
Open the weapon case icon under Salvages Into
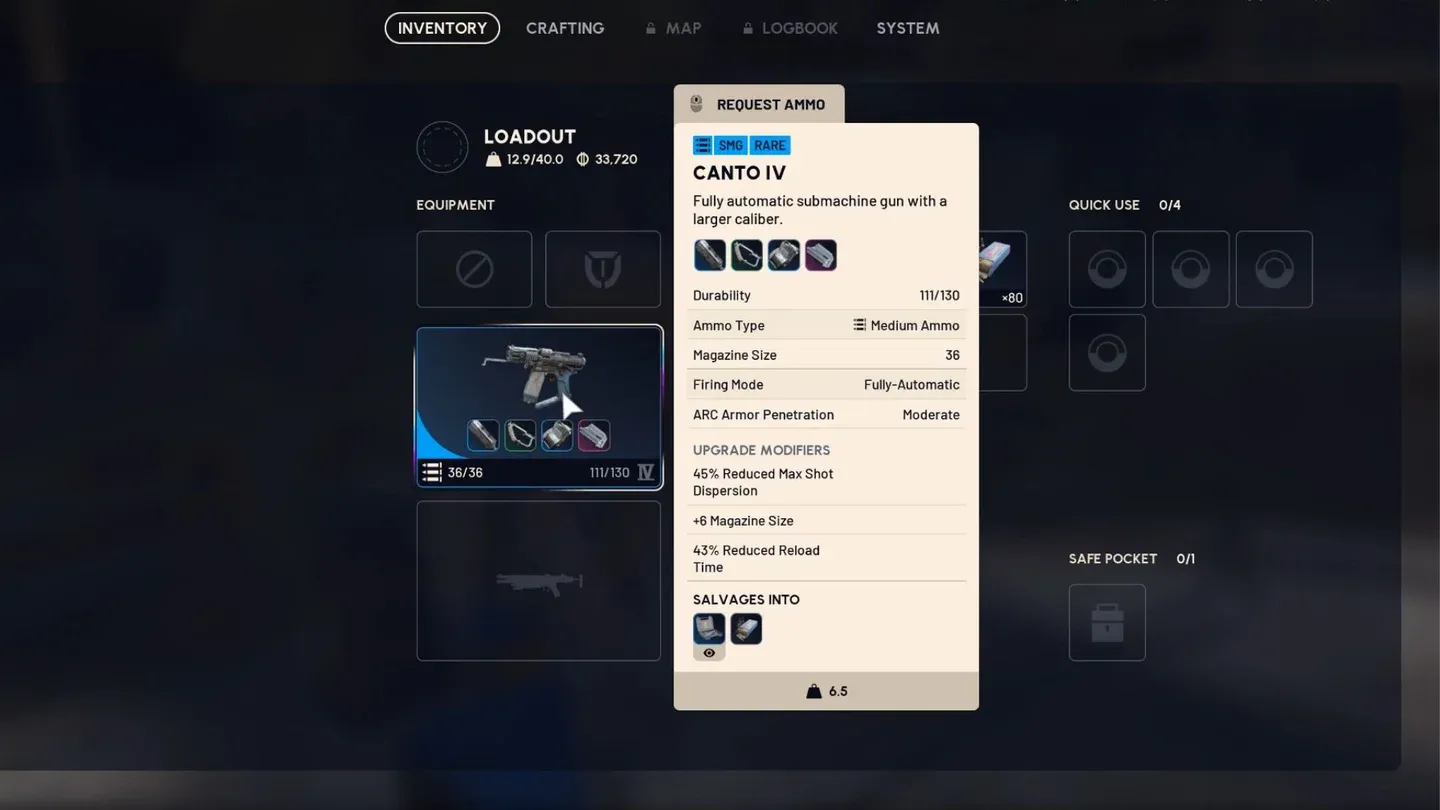click(709, 628)
